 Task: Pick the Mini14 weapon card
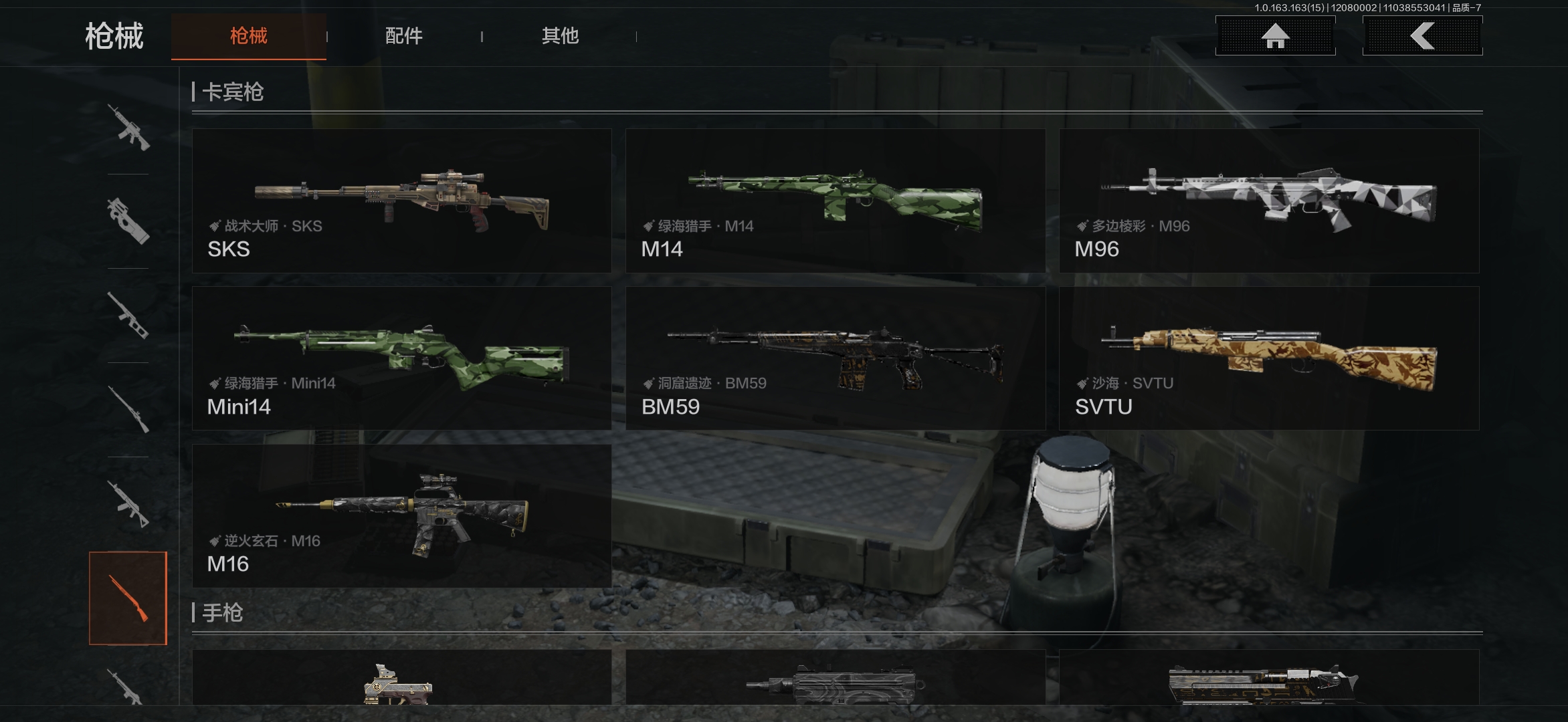click(x=401, y=358)
